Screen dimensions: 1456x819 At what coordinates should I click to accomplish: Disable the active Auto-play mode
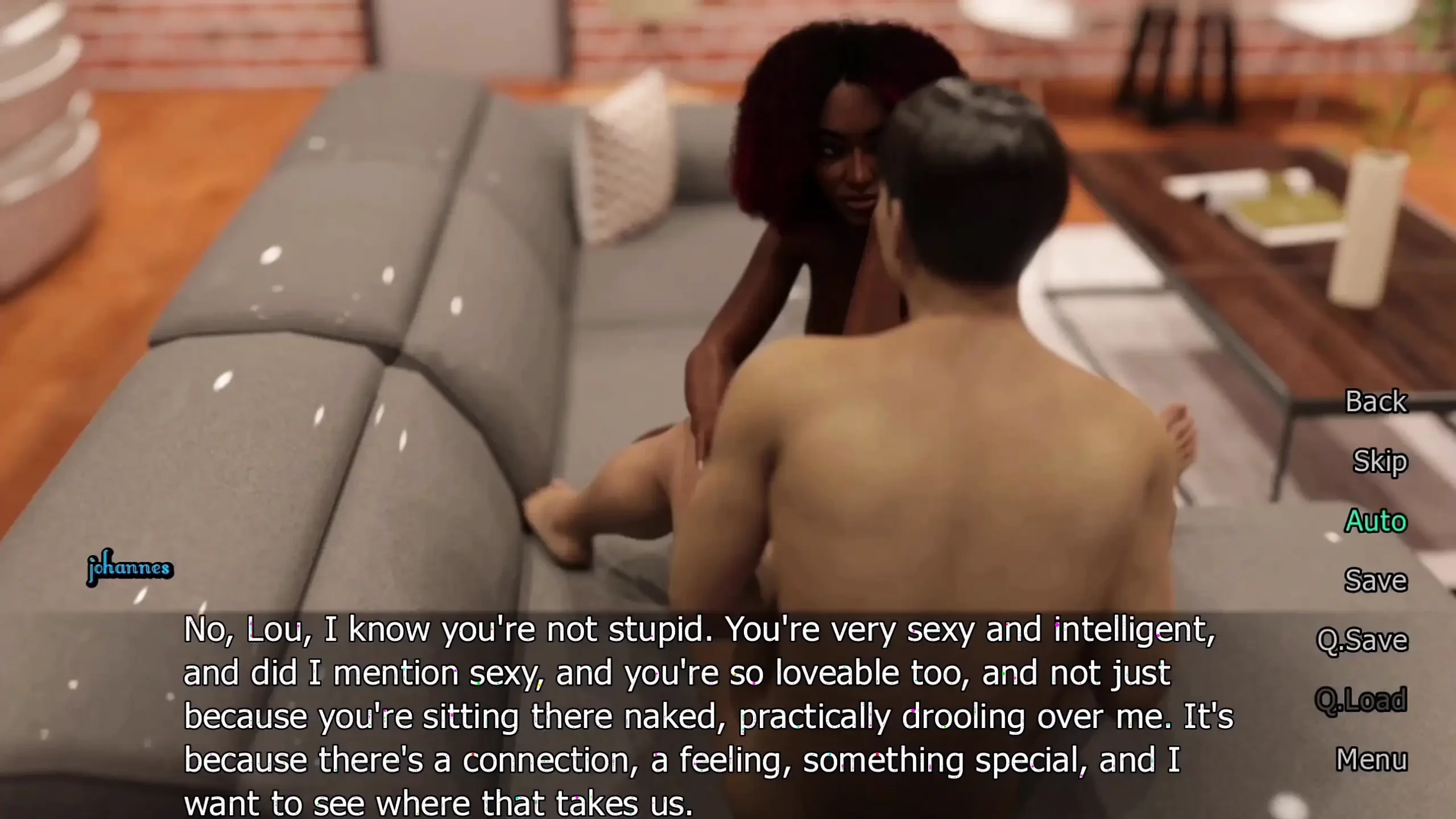point(1376,521)
